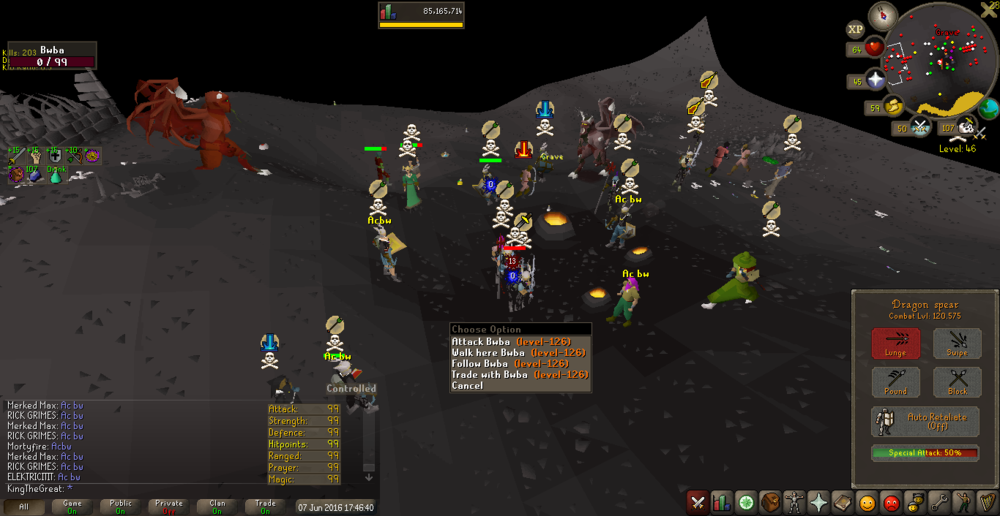1000x516 pixels.
Task: Select the Clan chat filter
Action: [x=217, y=507]
